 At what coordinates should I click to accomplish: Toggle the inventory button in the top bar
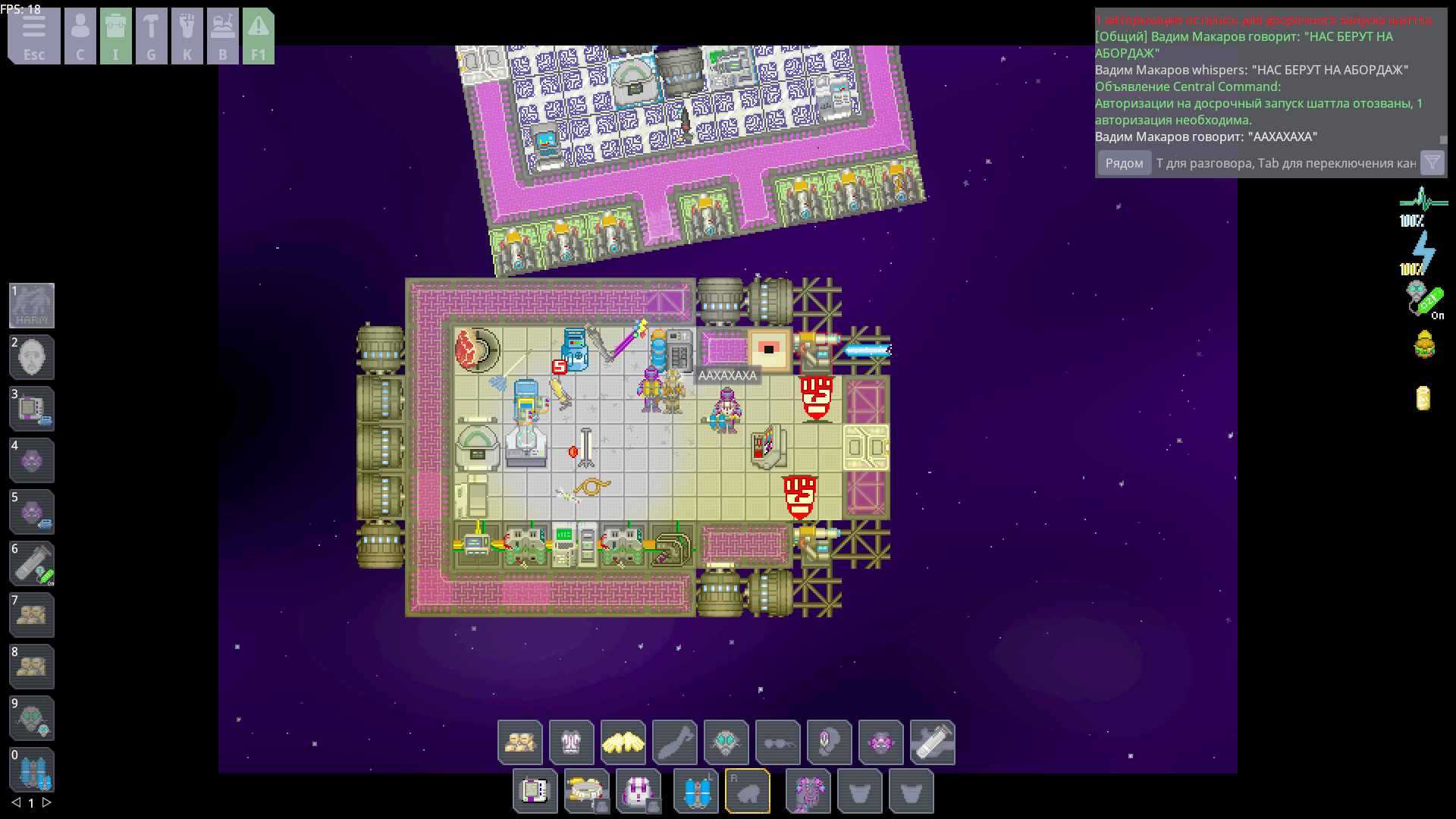[115, 36]
